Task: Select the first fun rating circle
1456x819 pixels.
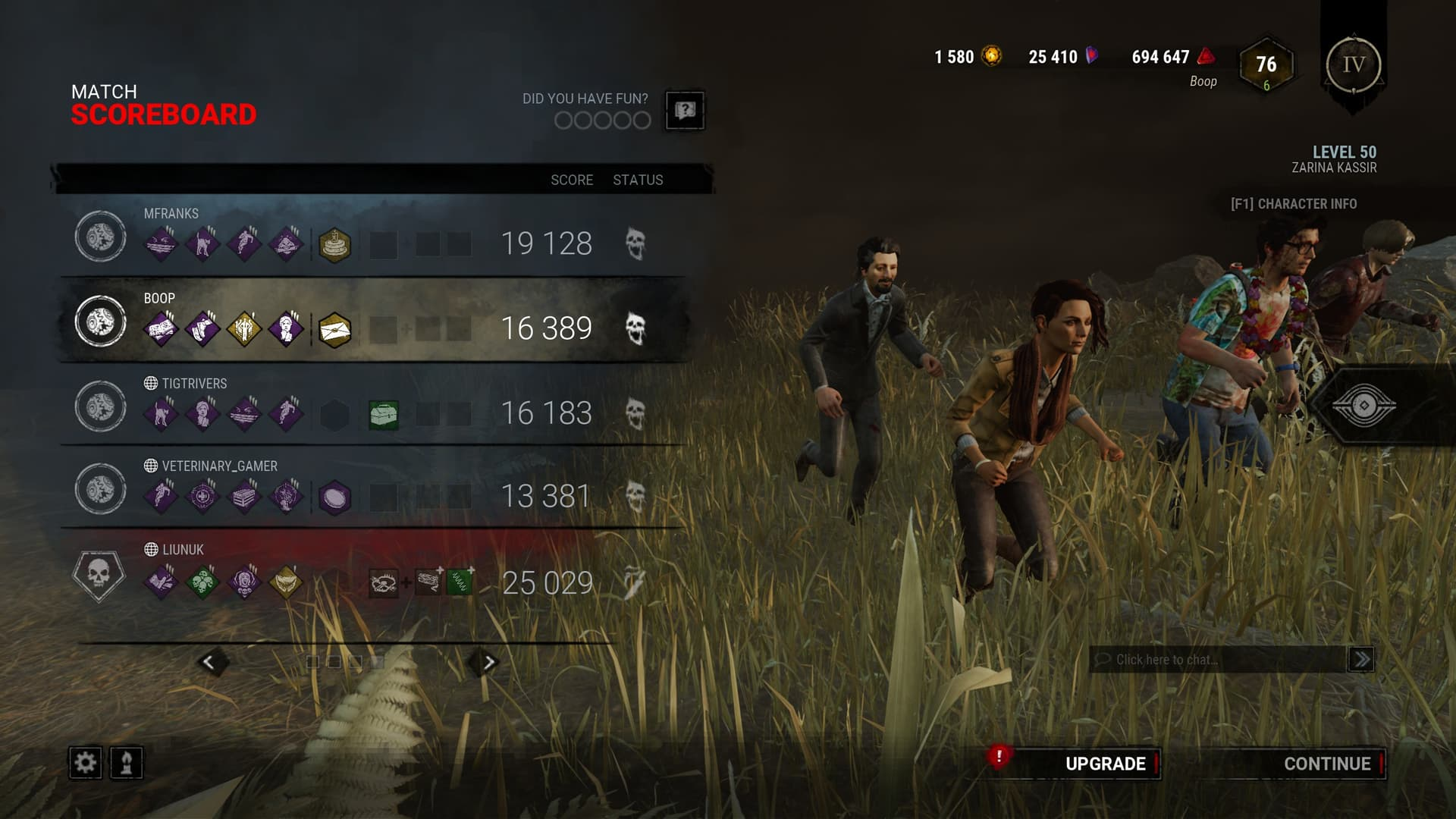Action: coord(564,121)
